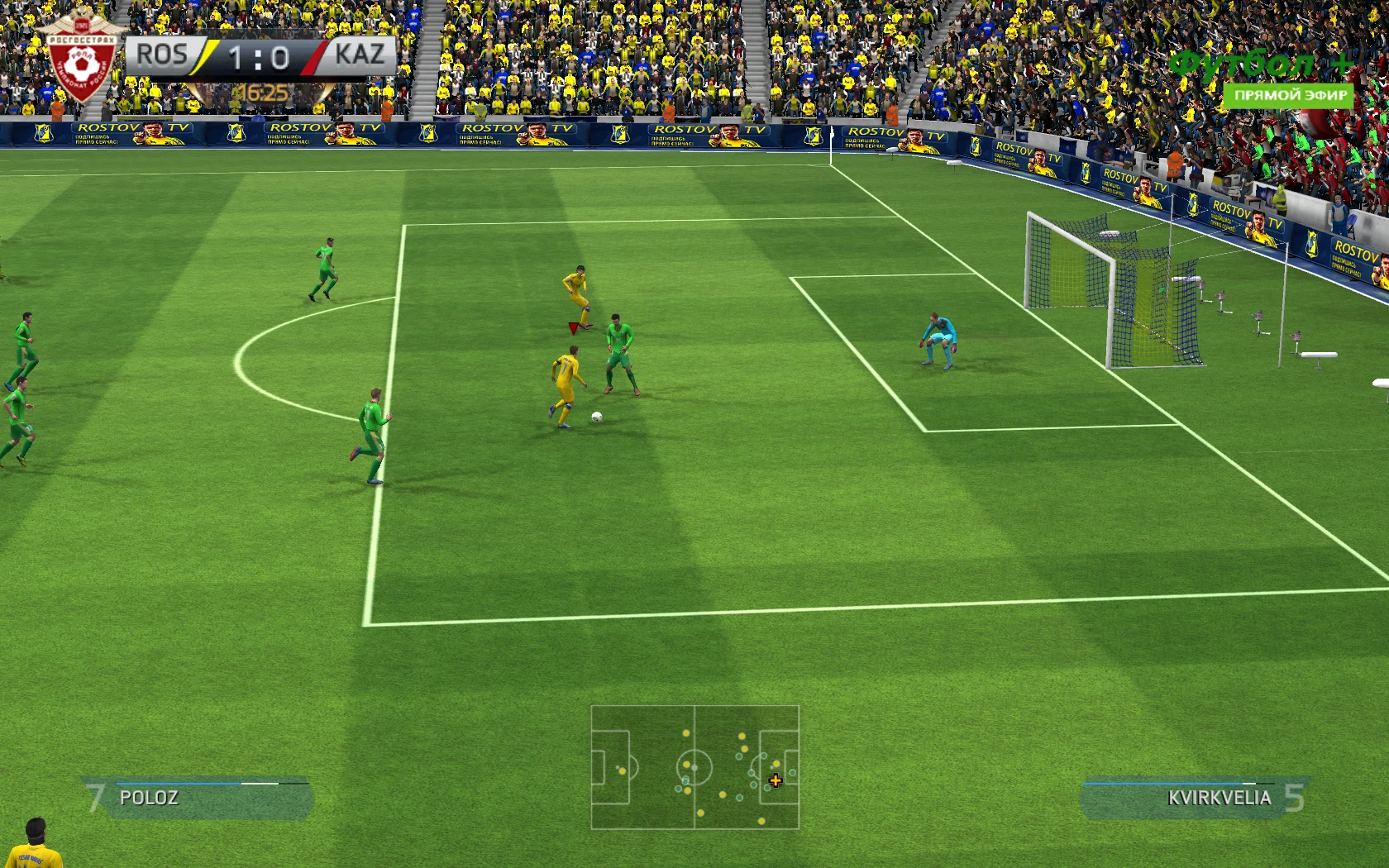Select the orange player cursor marker on radar
1389x868 pixels.
(776, 780)
